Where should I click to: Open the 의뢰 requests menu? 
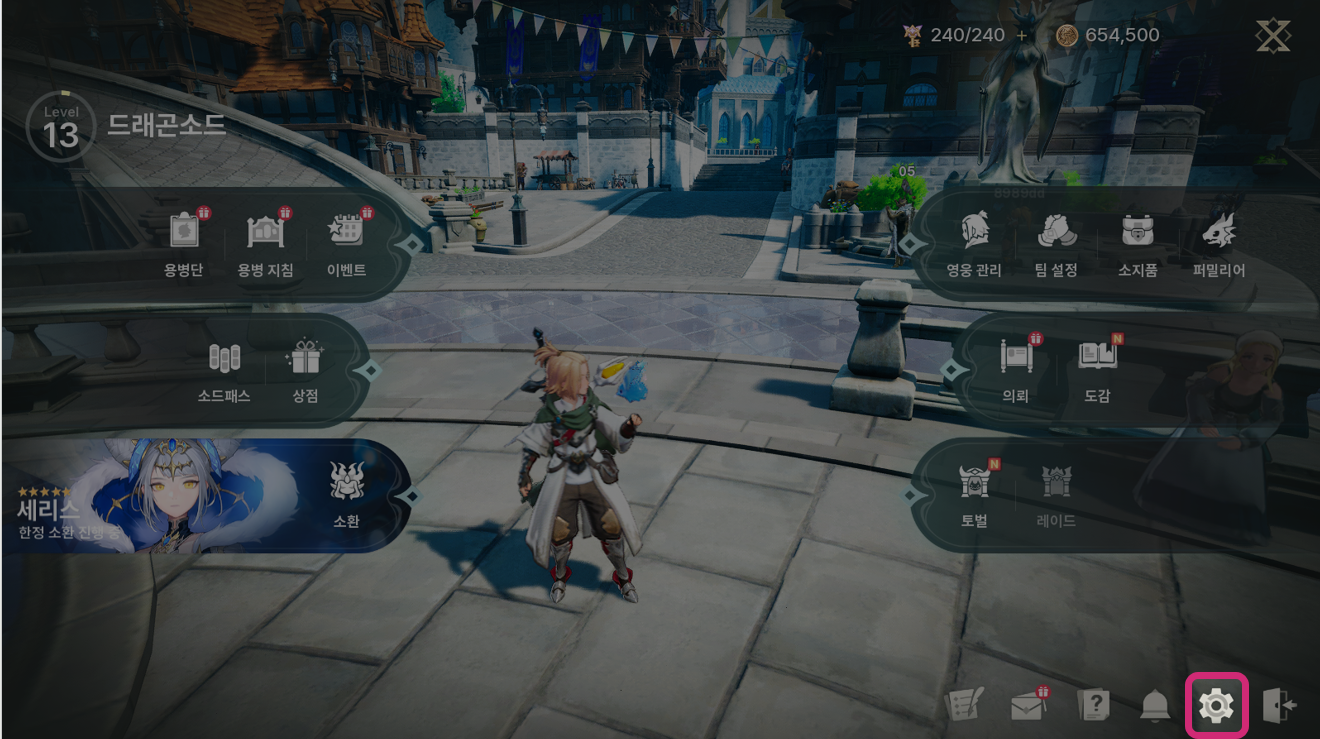[x=1016, y=368]
